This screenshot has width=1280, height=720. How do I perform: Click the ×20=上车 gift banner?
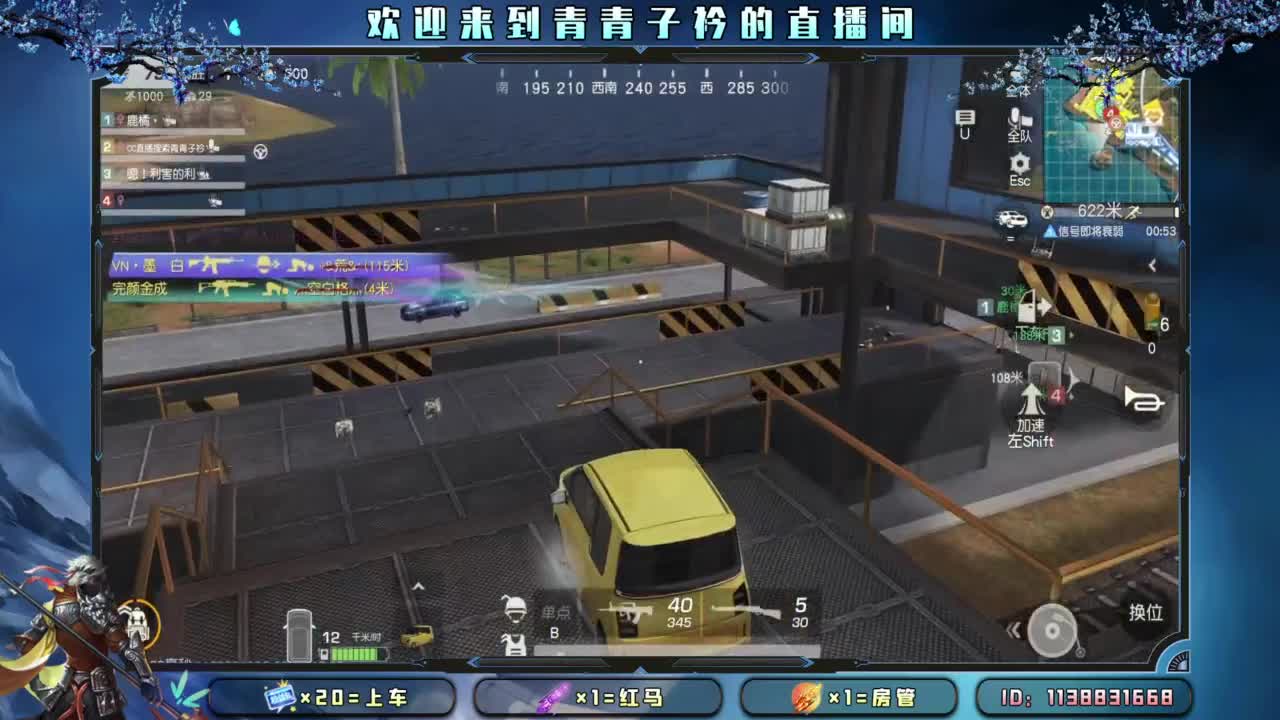pyautogui.click(x=335, y=697)
